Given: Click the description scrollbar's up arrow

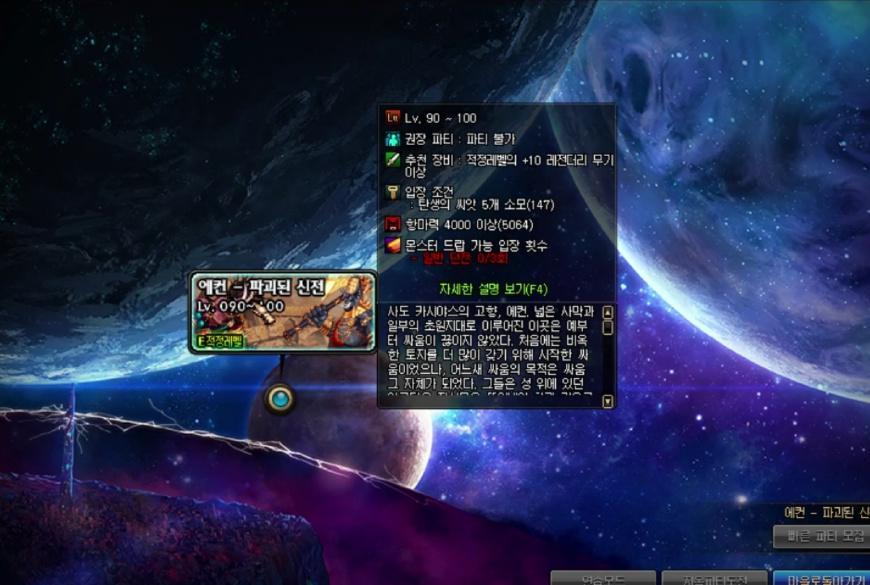Looking at the screenshot, I should [607, 312].
